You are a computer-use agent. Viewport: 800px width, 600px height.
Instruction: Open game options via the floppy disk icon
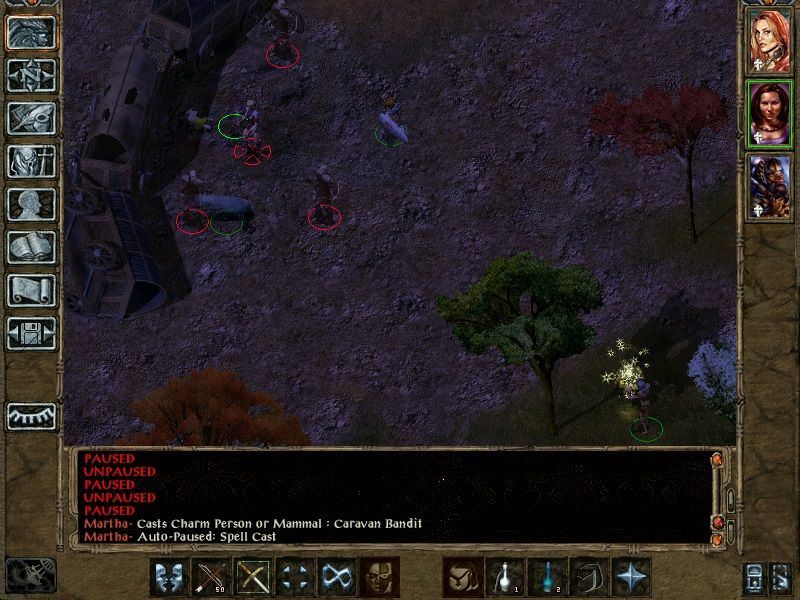(31, 333)
